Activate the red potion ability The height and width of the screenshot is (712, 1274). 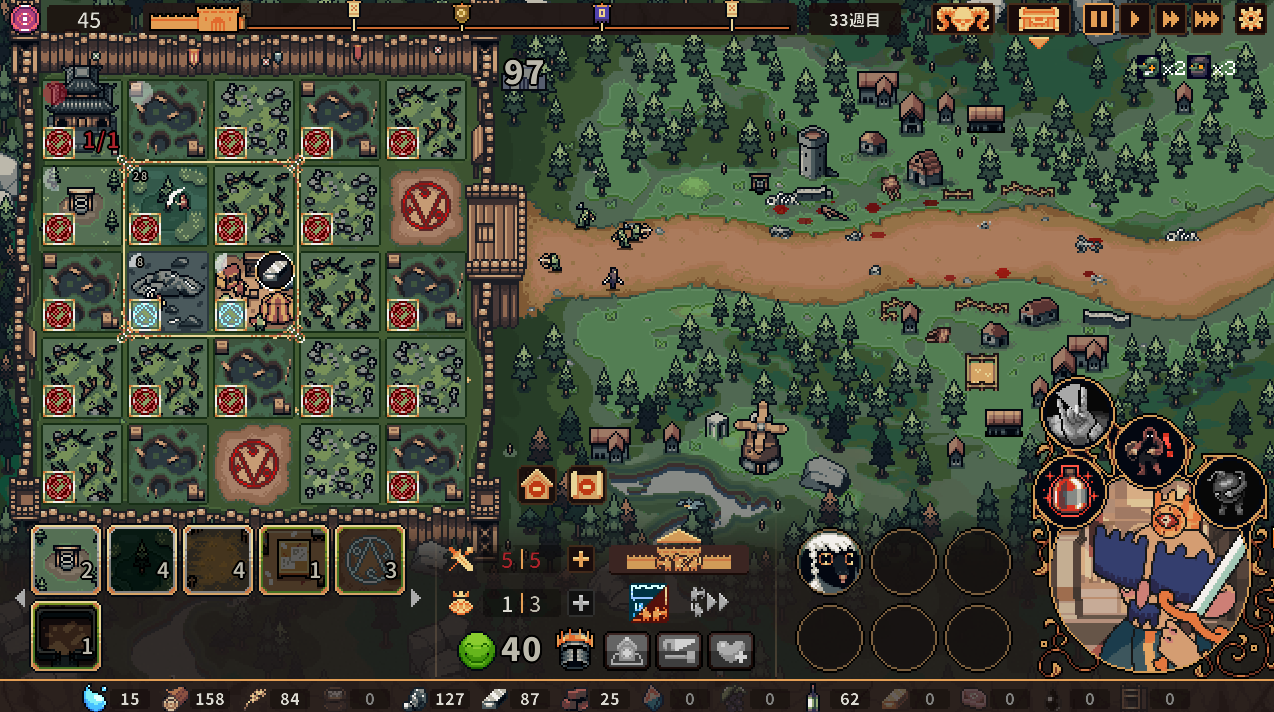(x=1067, y=491)
